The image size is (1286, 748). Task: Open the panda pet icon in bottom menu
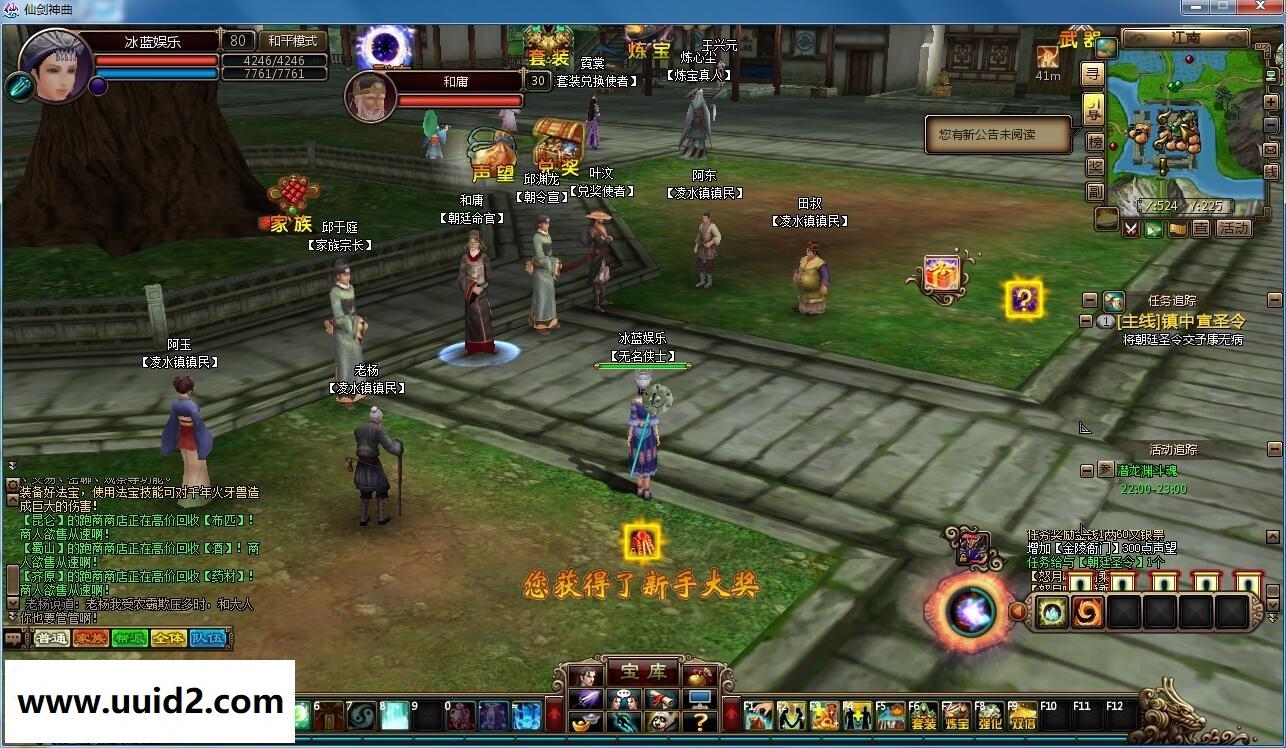click(663, 722)
